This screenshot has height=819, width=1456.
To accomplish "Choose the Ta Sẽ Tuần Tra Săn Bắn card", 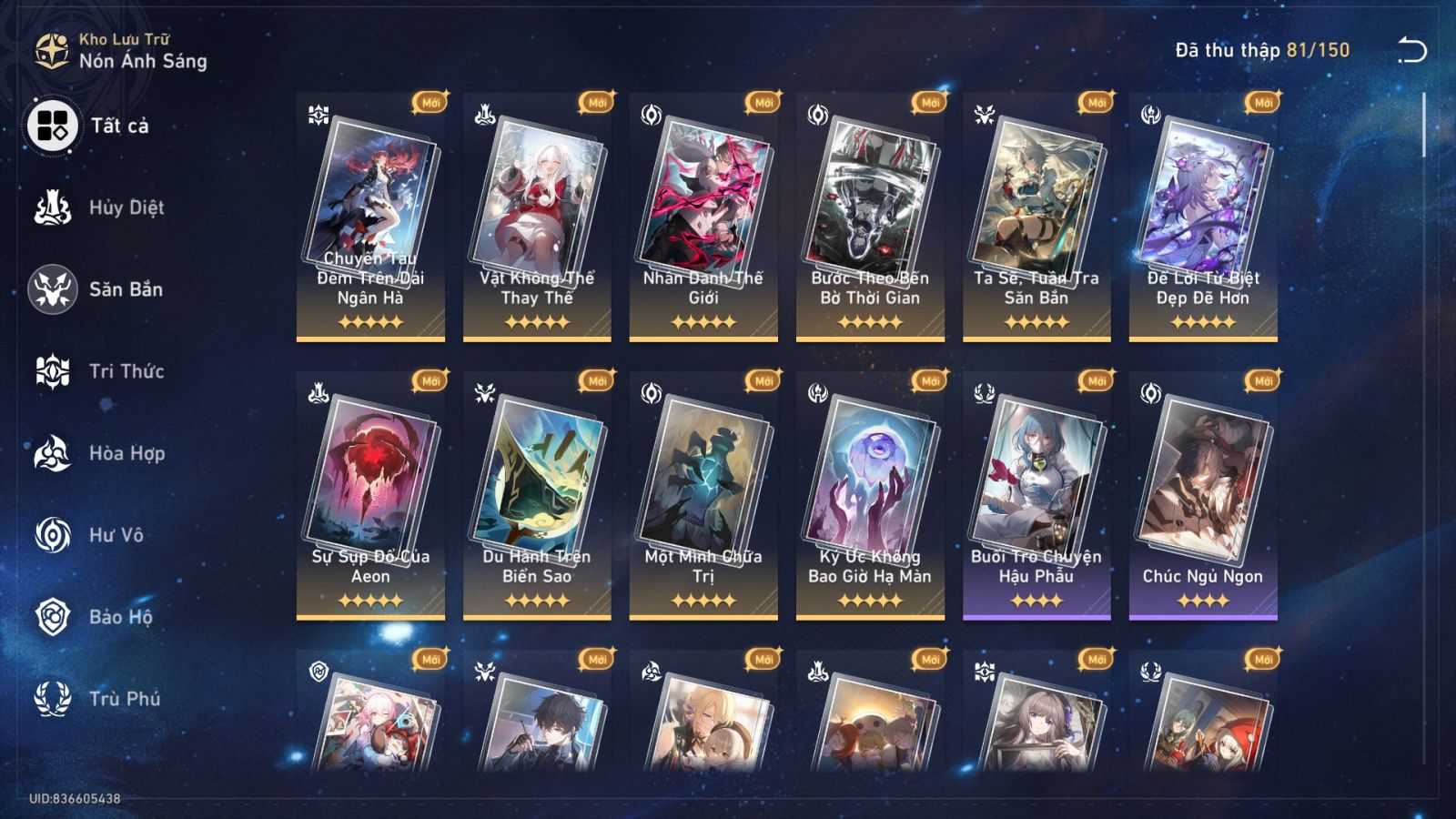I will point(1036,217).
